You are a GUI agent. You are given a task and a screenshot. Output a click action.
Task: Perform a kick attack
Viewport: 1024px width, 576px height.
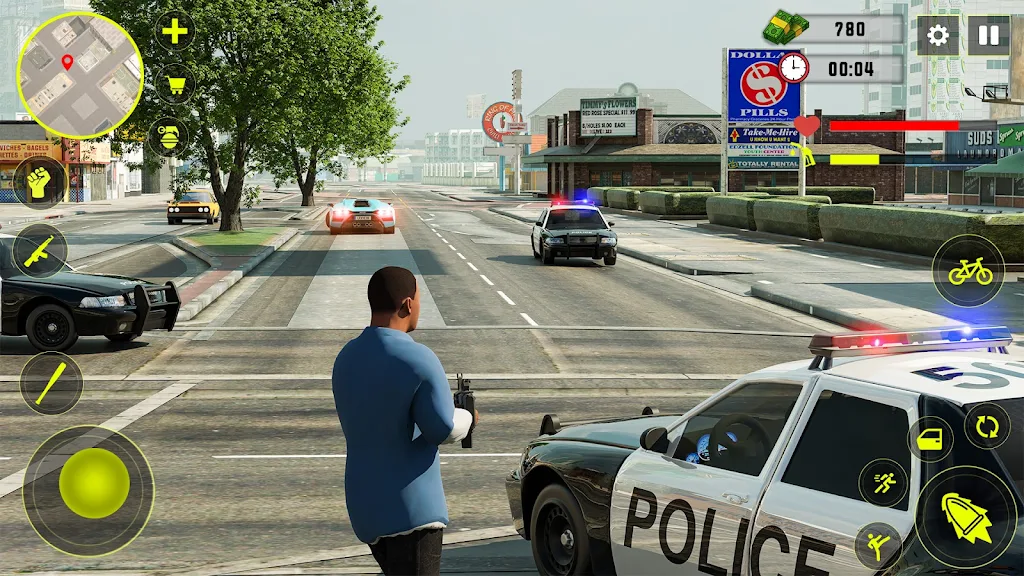coord(878,546)
